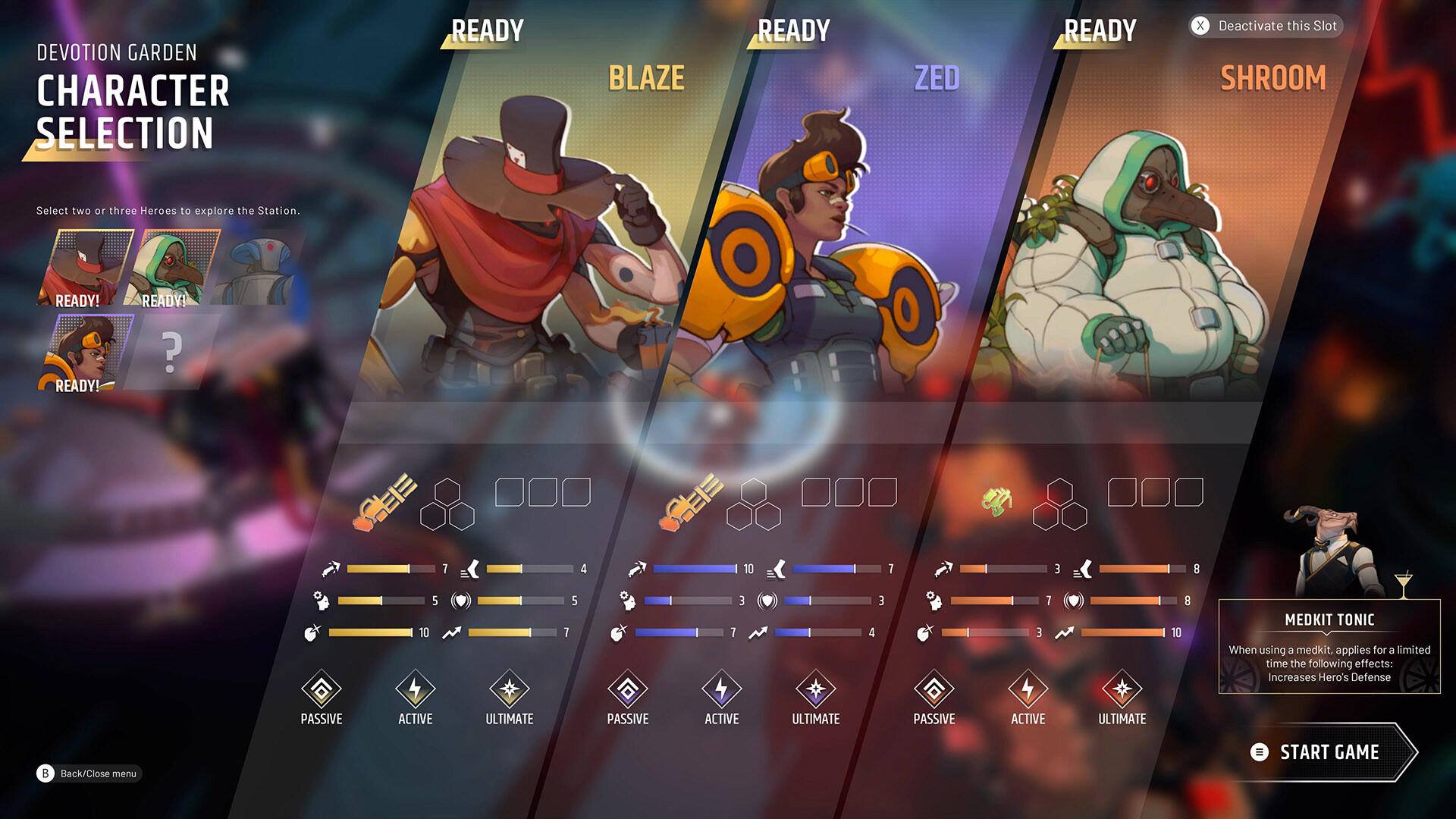Image resolution: width=1456 pixels, height=819 pixels.
Task: Select the empty question mark hero slot
Action: pos(173,351)
